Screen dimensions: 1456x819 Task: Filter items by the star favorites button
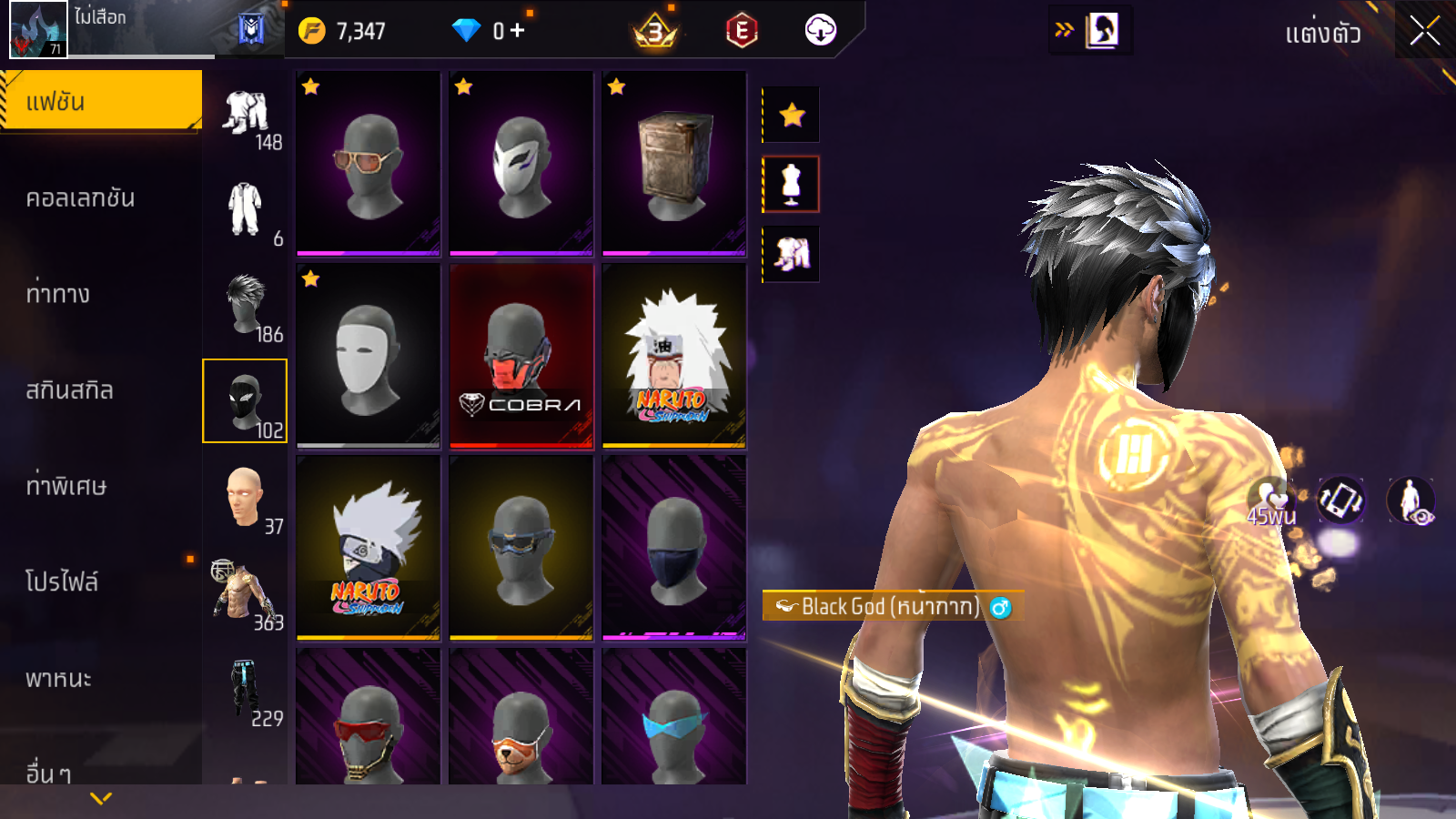[792, 115]
